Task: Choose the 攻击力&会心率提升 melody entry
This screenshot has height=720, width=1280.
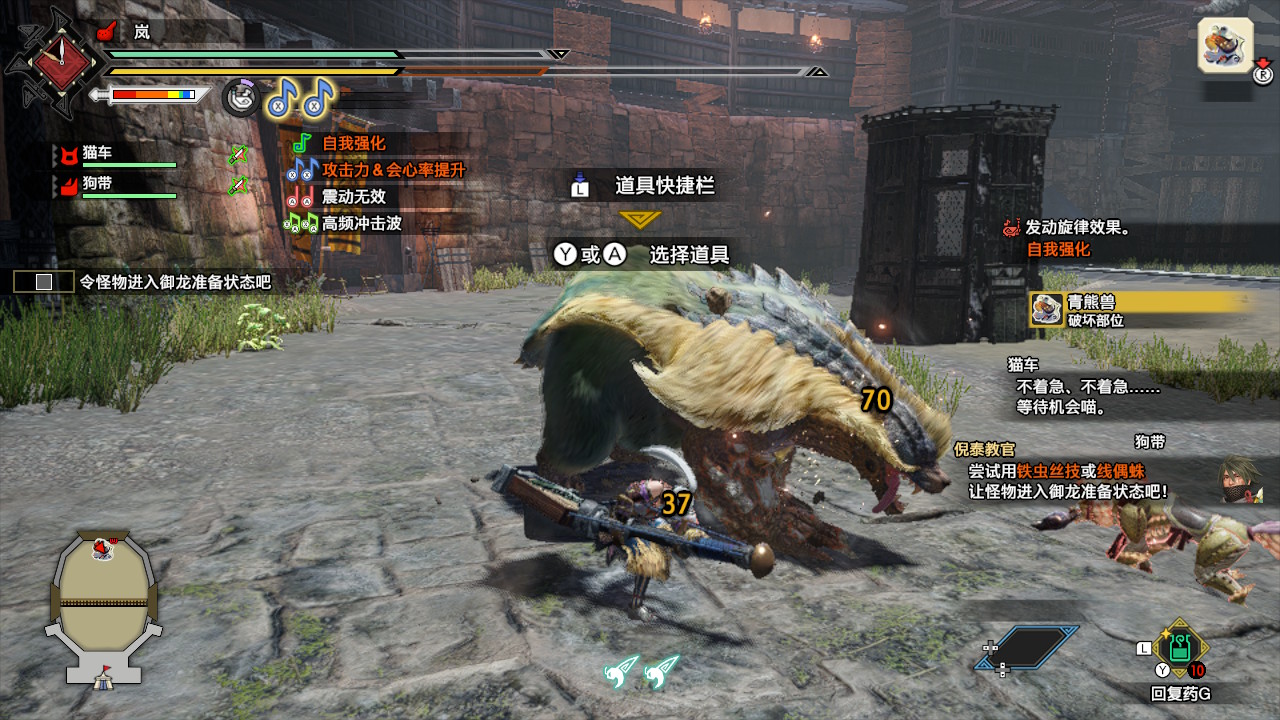Action: click(x=393, y=170)
